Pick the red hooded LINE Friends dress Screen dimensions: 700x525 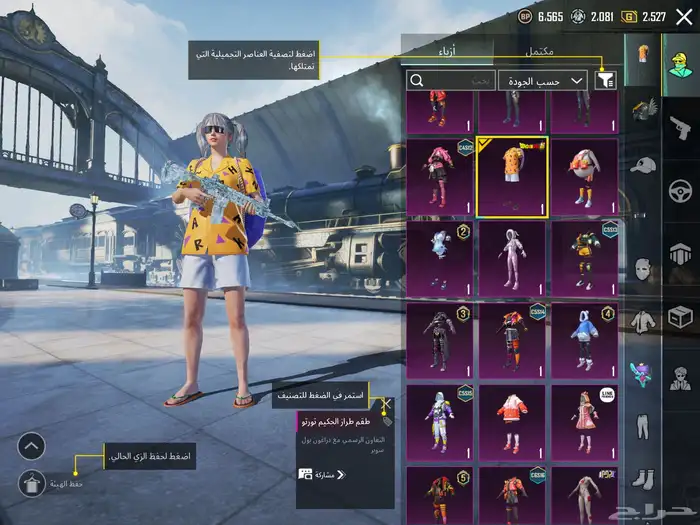[584, 423]
